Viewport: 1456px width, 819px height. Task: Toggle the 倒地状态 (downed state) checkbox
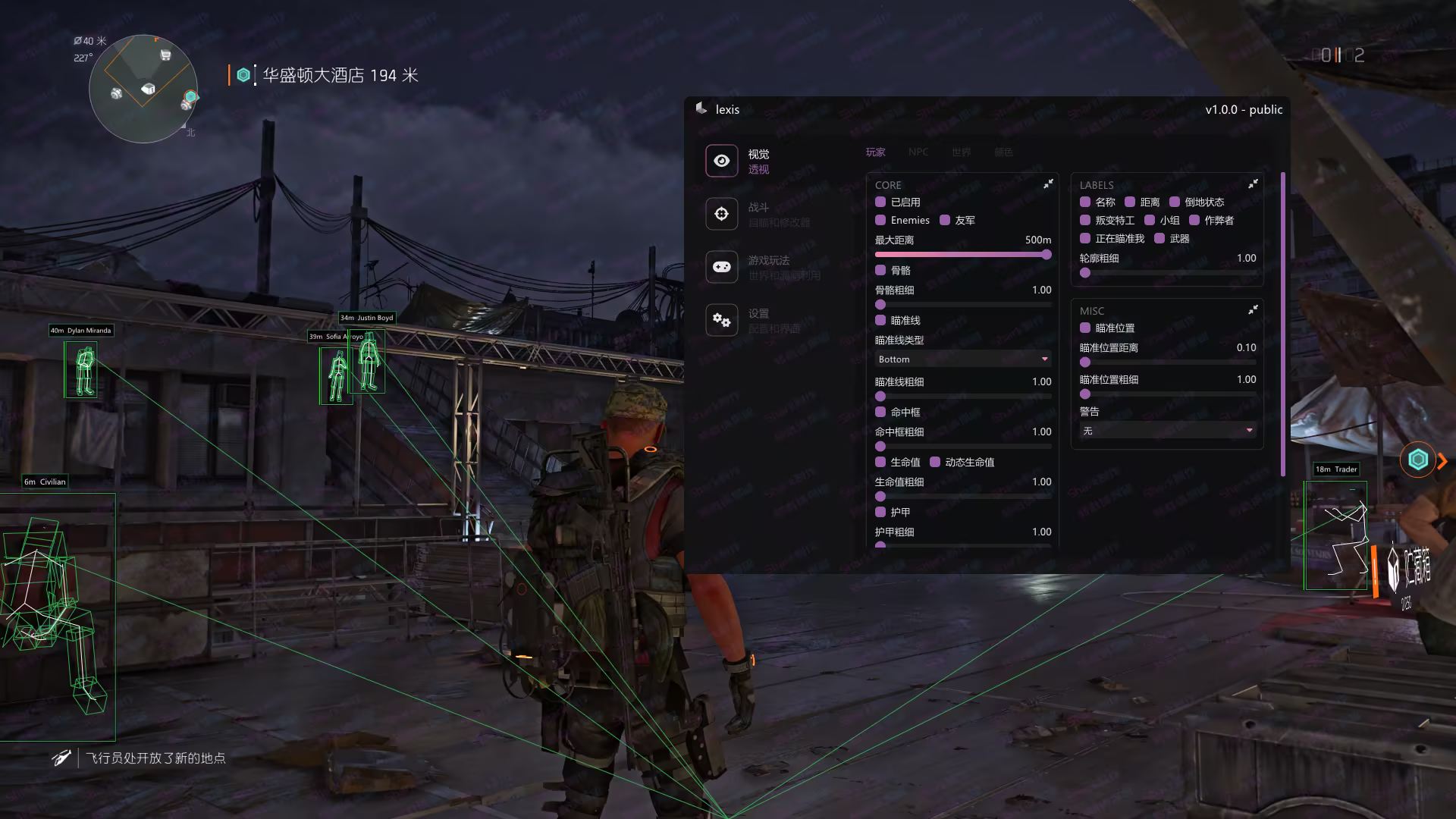click(x=1175, y=202)
